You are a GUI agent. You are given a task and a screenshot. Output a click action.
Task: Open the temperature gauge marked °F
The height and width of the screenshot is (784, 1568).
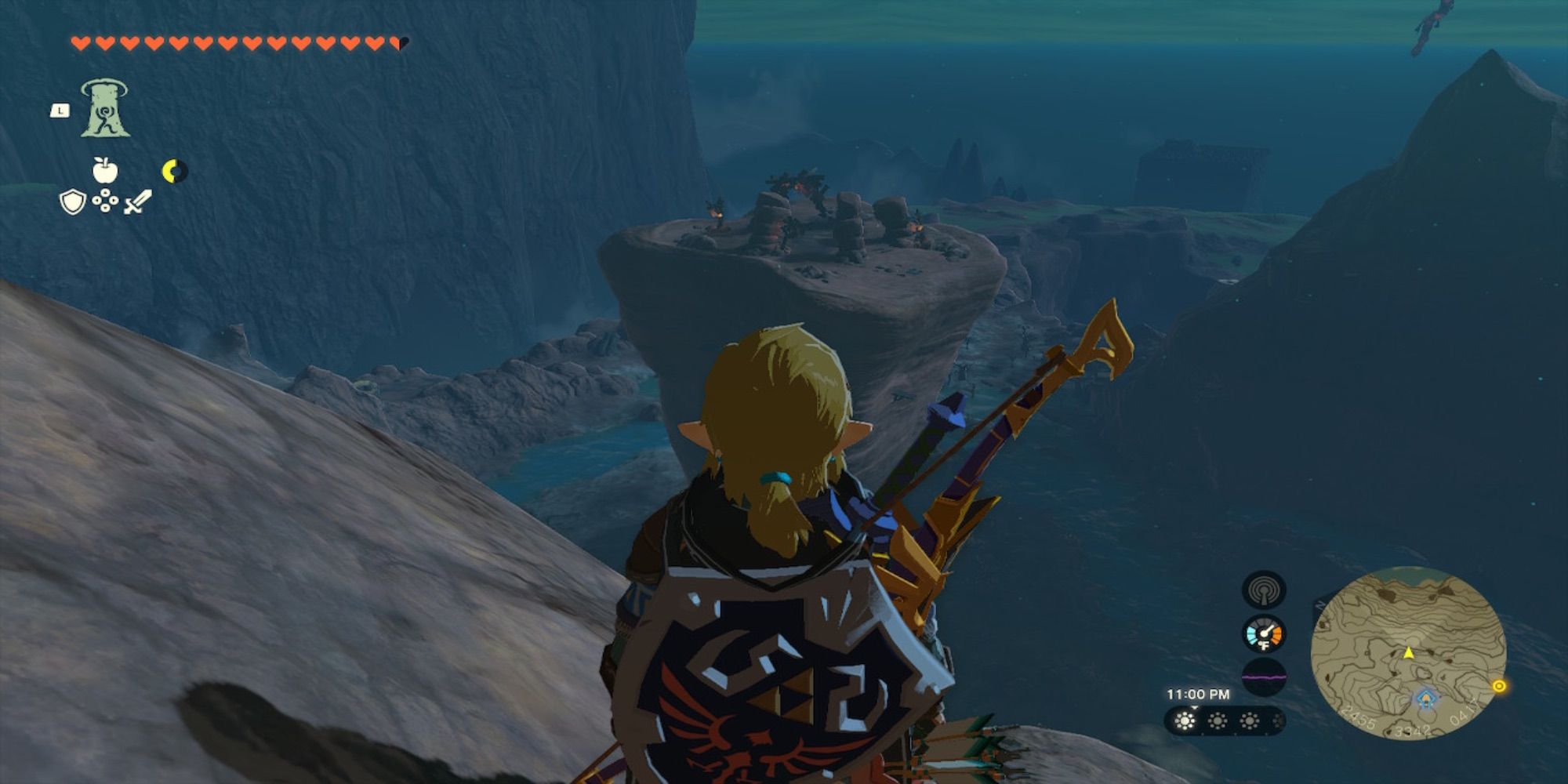(1264, 633)
